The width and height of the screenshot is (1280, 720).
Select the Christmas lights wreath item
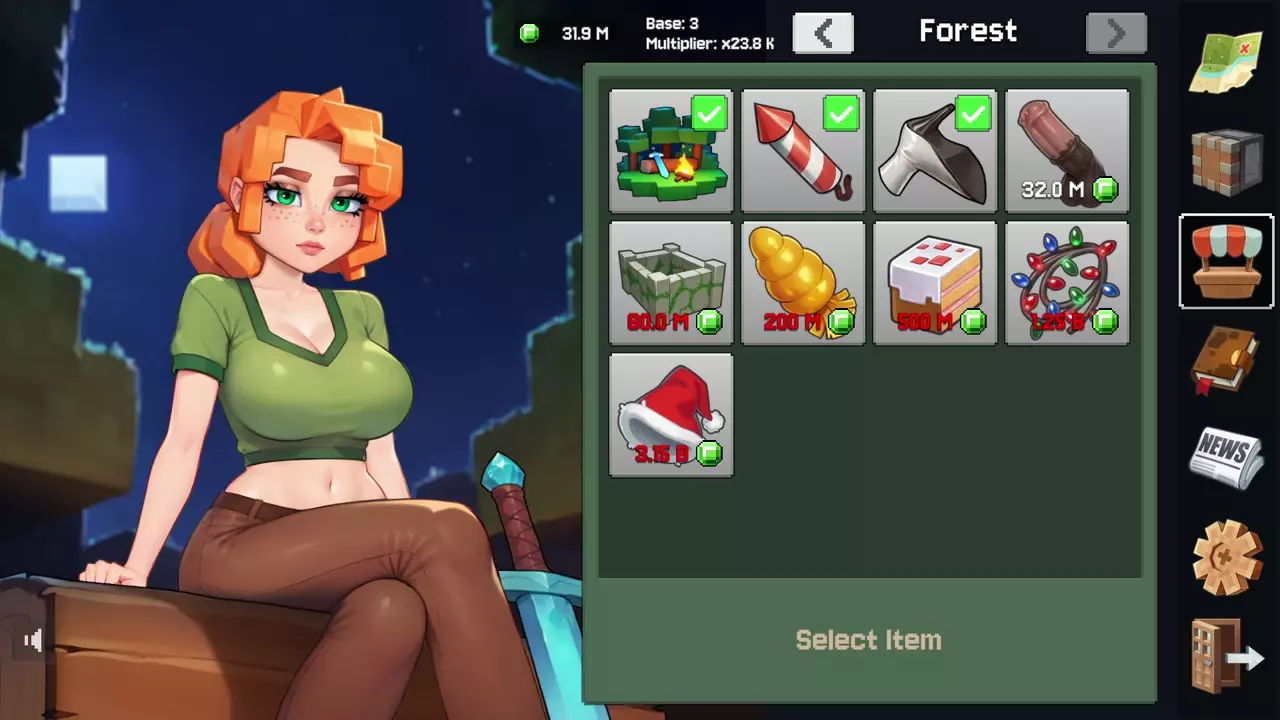coord(1067,283)
